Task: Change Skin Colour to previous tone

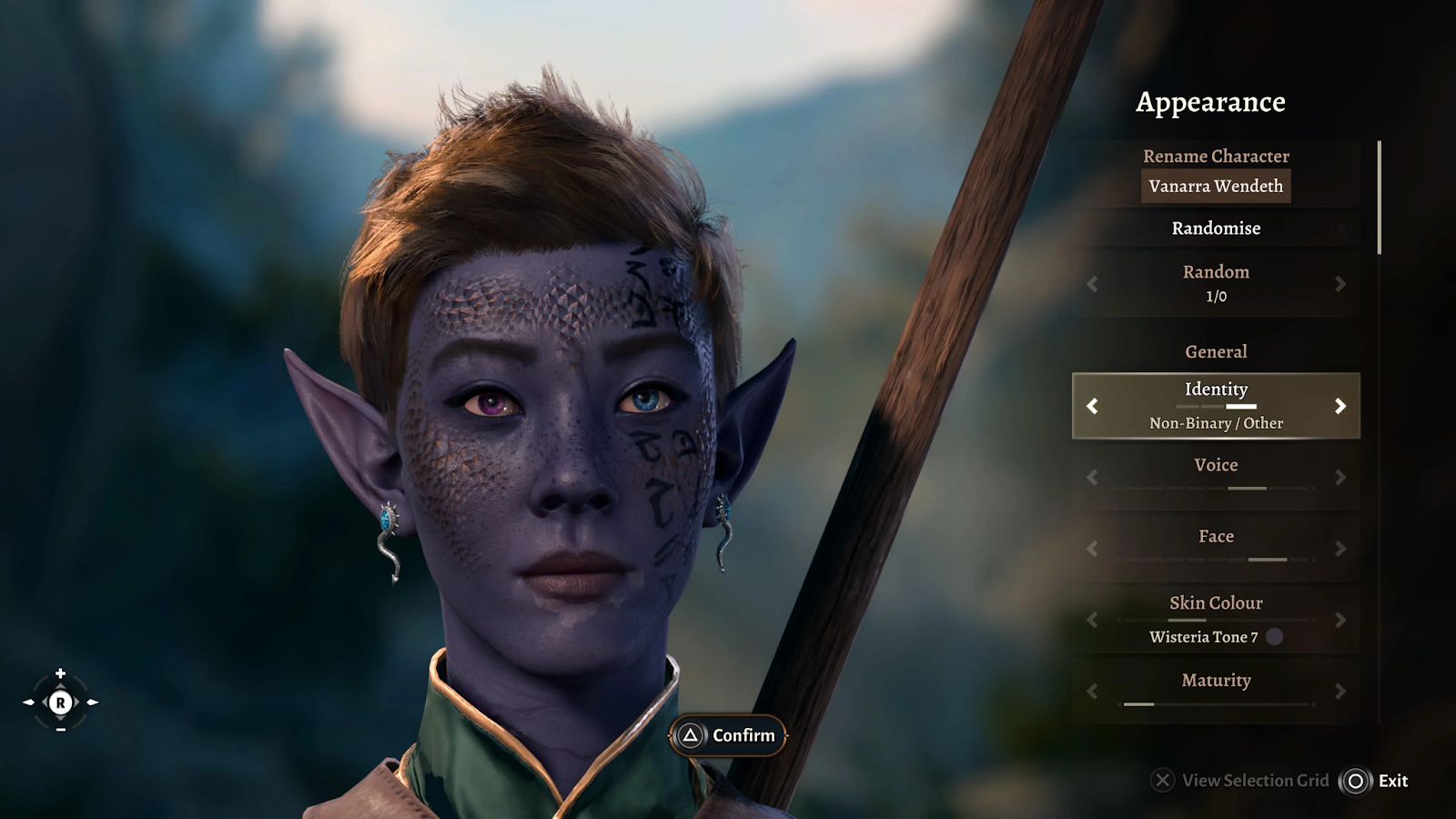Action: (1092, 620)
